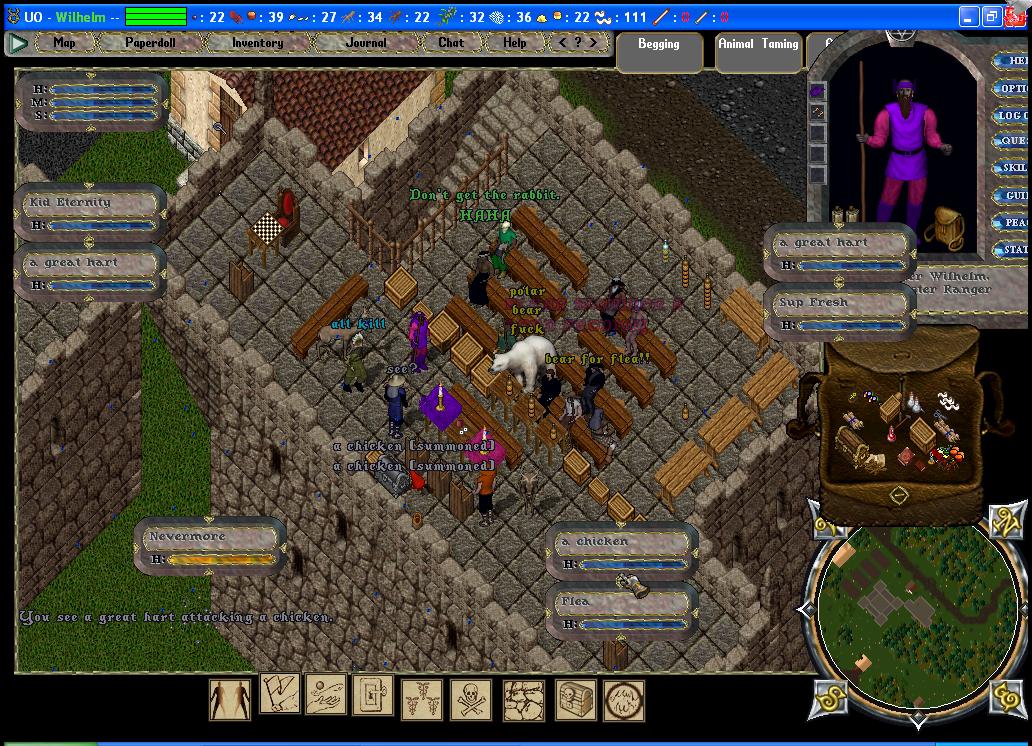The width and height of the screenshot is (1032, 746).
Task: Click the treasure chest hotbar icon
Action: point(575,698)
